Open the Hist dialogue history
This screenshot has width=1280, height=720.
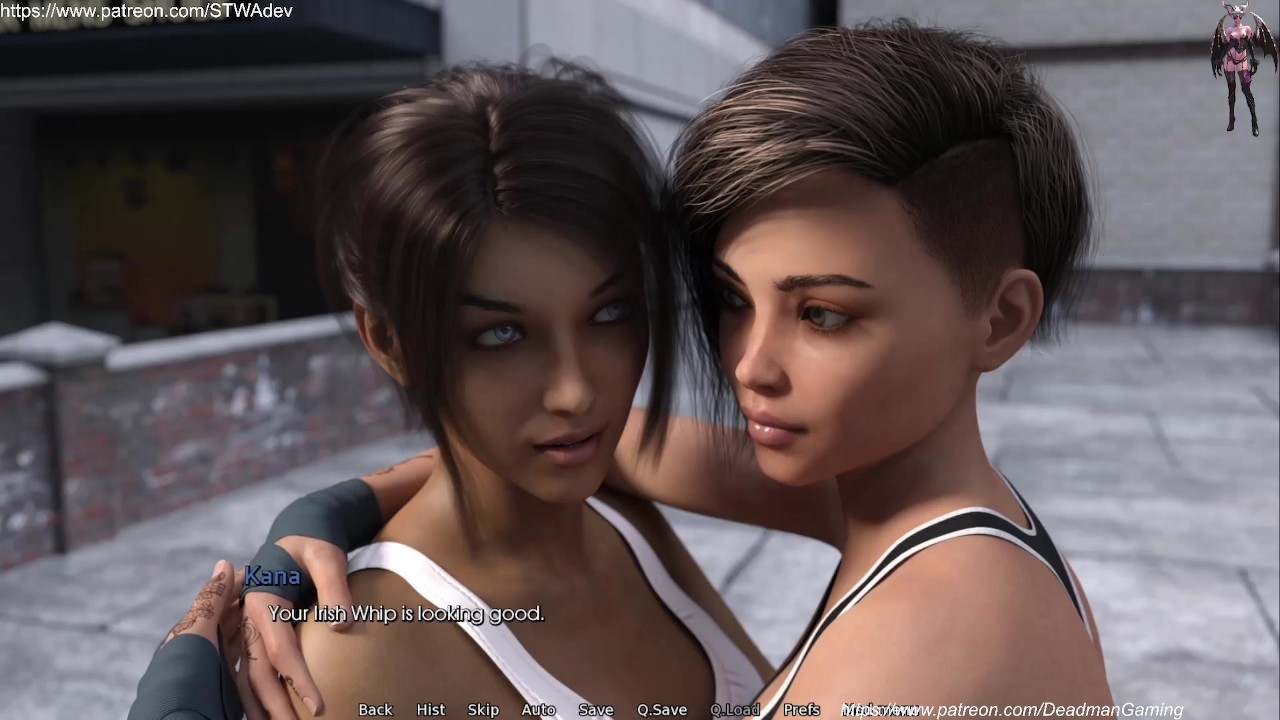431,709
